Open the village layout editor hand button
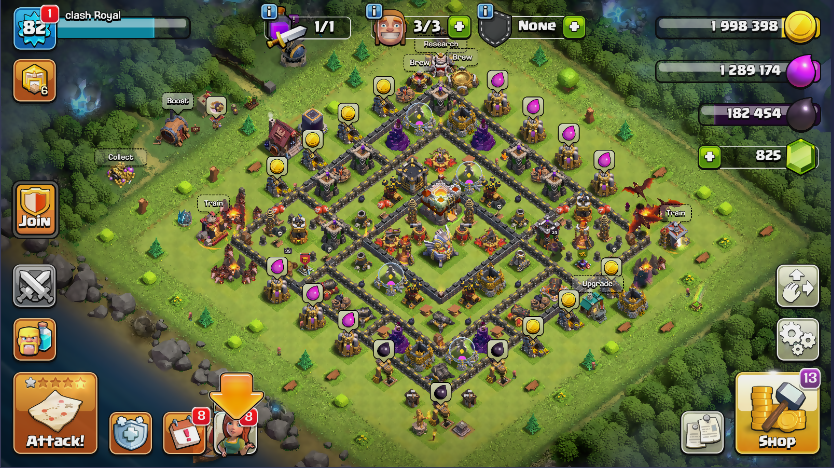Viewport: 834px width, 468px height. (x=797, y=287)
